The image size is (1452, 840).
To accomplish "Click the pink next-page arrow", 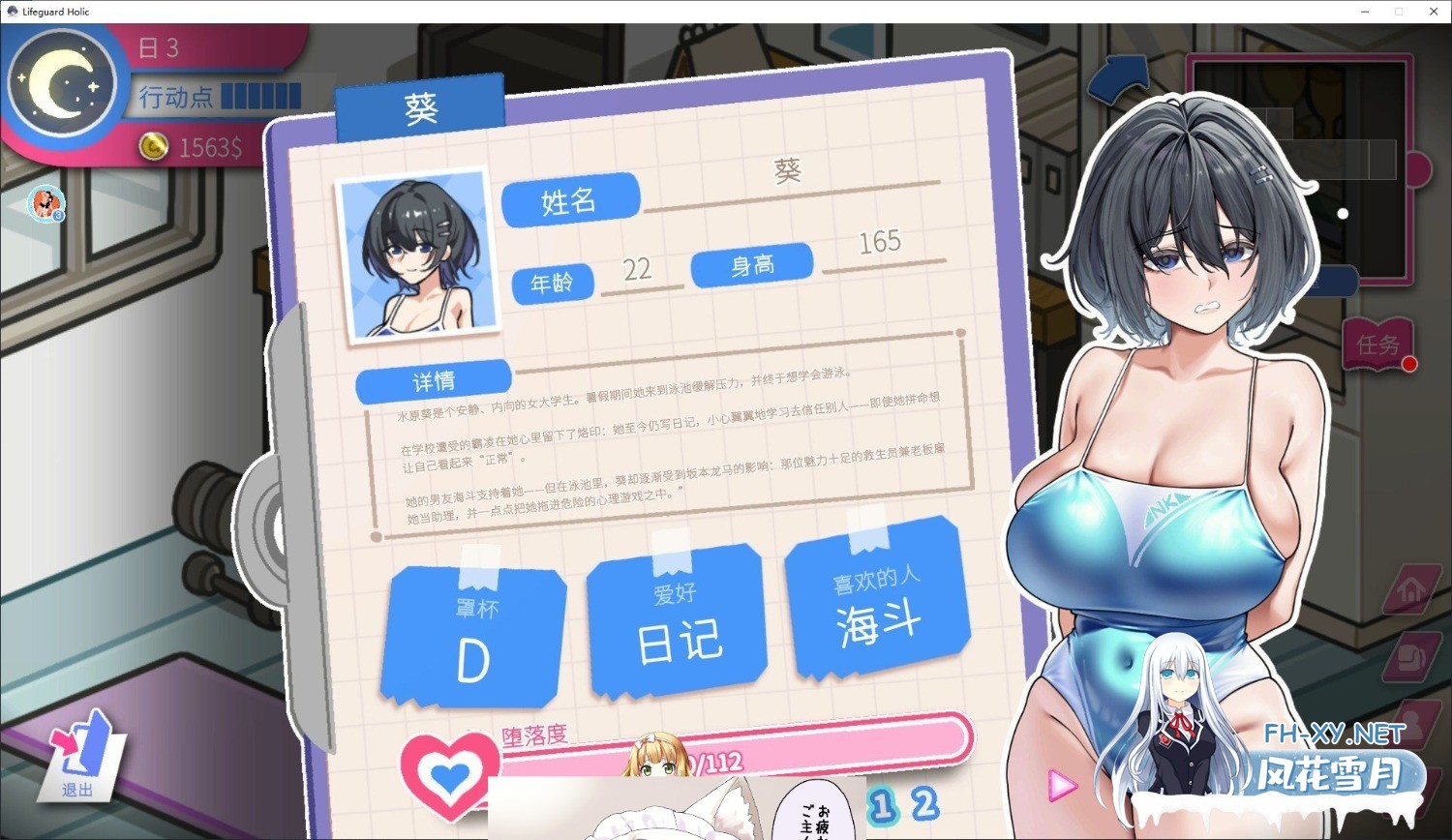I will pos(1062,785).
